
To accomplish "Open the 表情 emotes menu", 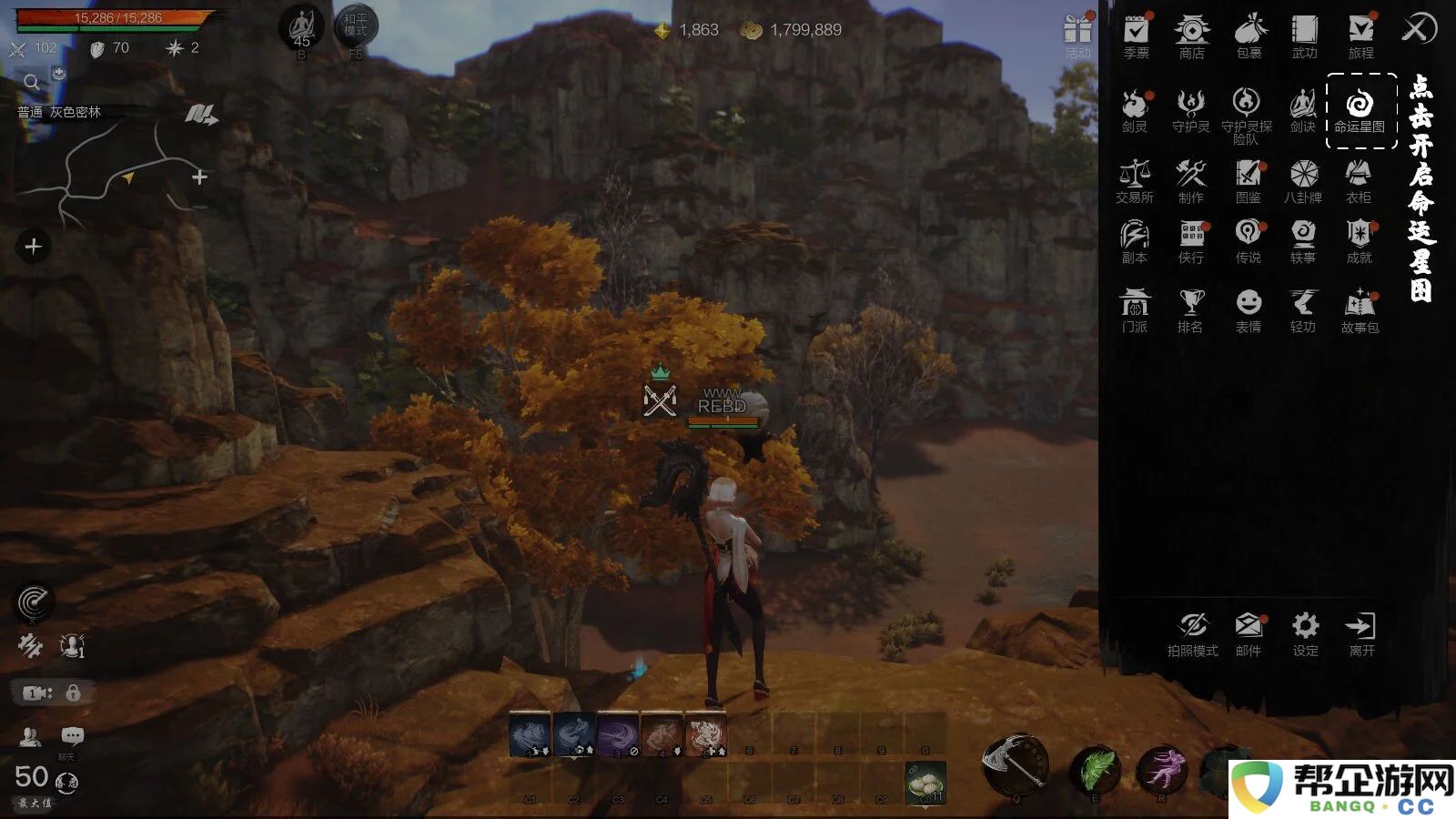I will pos(1249,308).
